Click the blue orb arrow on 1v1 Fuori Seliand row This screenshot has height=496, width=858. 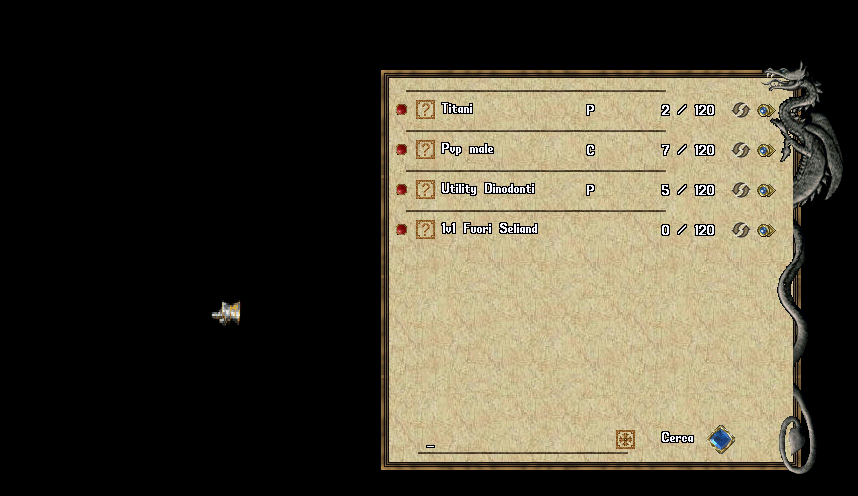point(766,230)
